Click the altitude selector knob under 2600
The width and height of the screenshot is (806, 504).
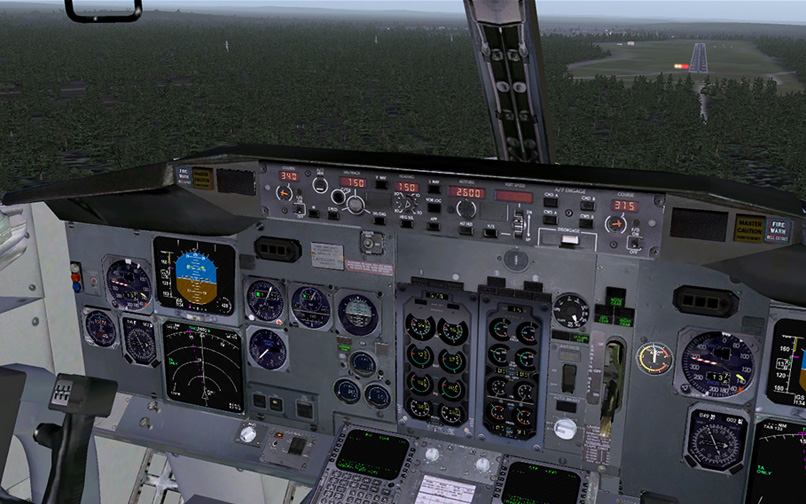pos(466,208)
